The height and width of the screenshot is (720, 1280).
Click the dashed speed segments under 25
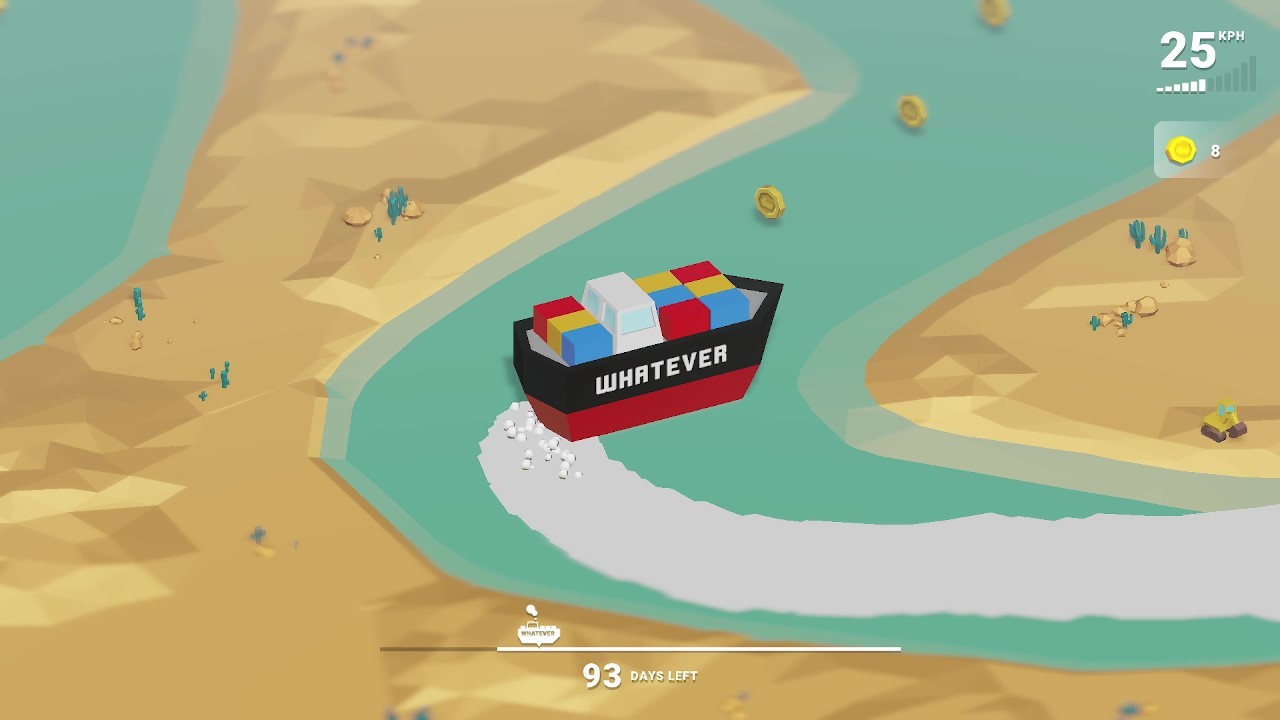(x=1180, y=86)
